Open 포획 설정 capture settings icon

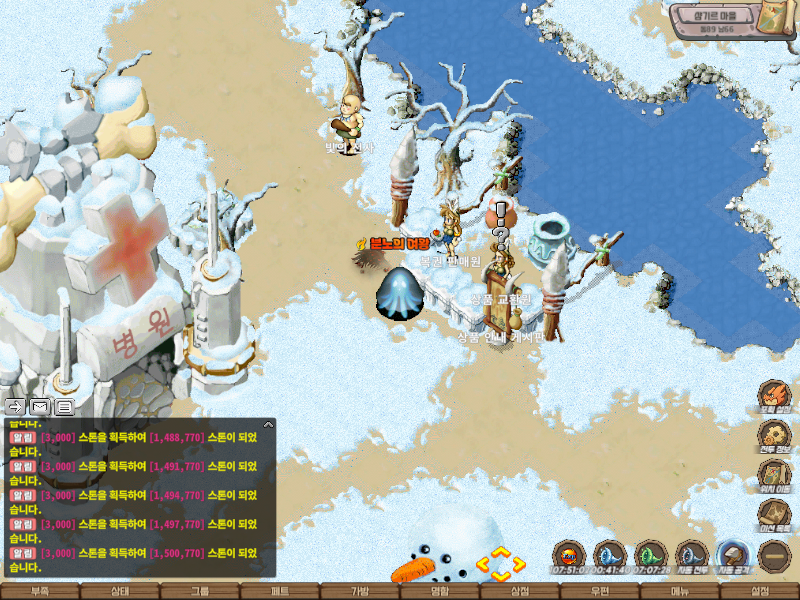point(774,396)
